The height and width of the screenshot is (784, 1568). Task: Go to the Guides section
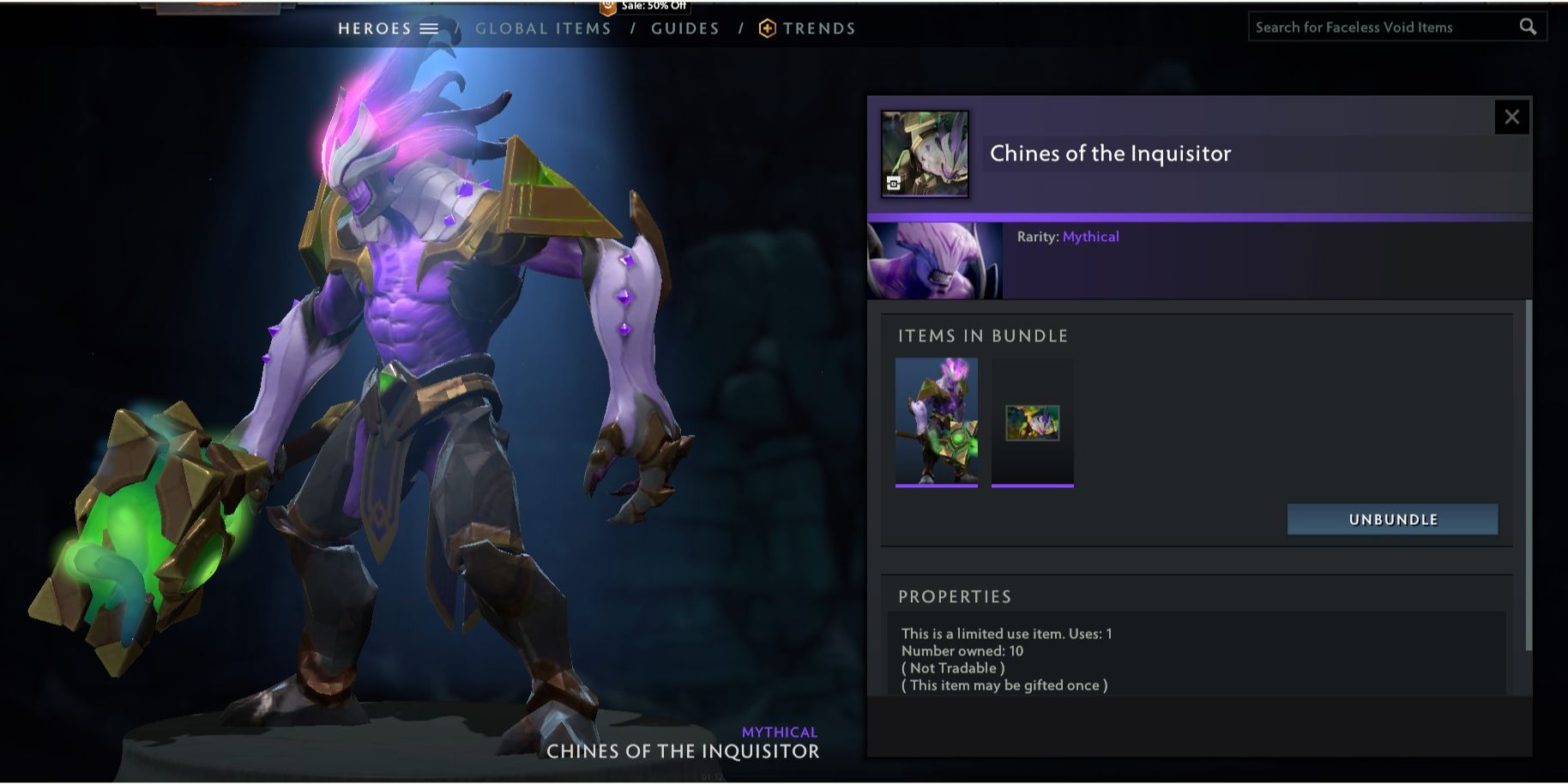(684, 28)
